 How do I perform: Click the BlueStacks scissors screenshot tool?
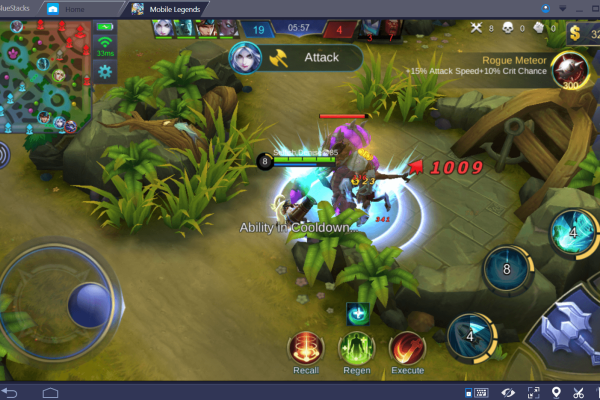(x=578, y=391)
